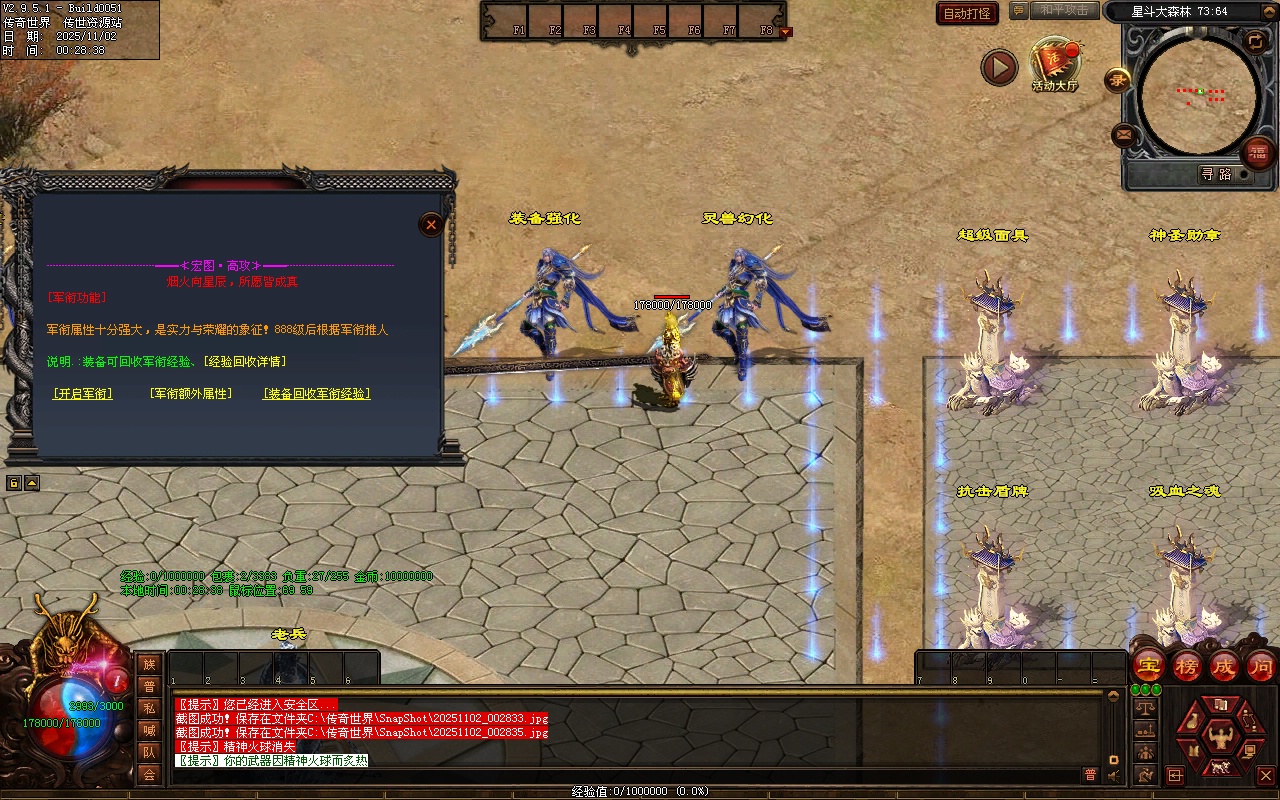Click the circular minimap
Viewport: 1280px width, 800px height.
click(1198, 95)
